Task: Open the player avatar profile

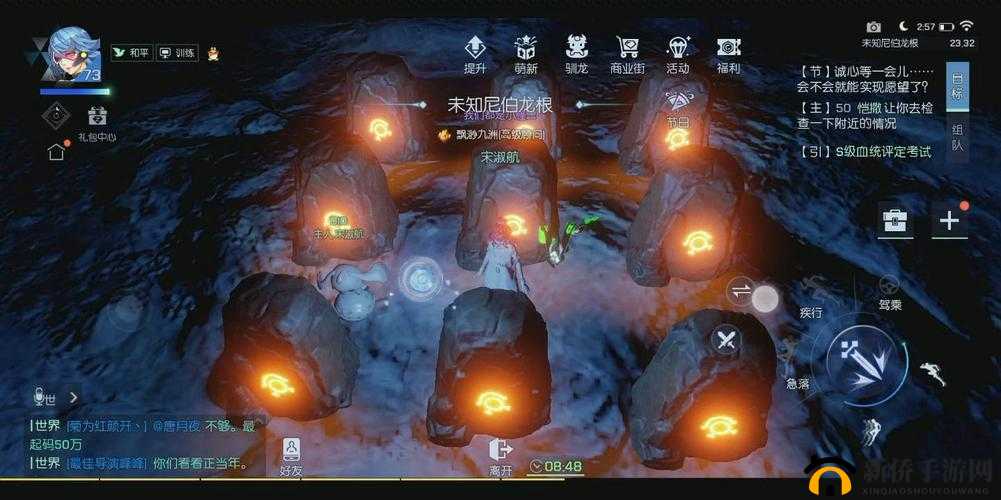Action: click(x=70, y=55)
